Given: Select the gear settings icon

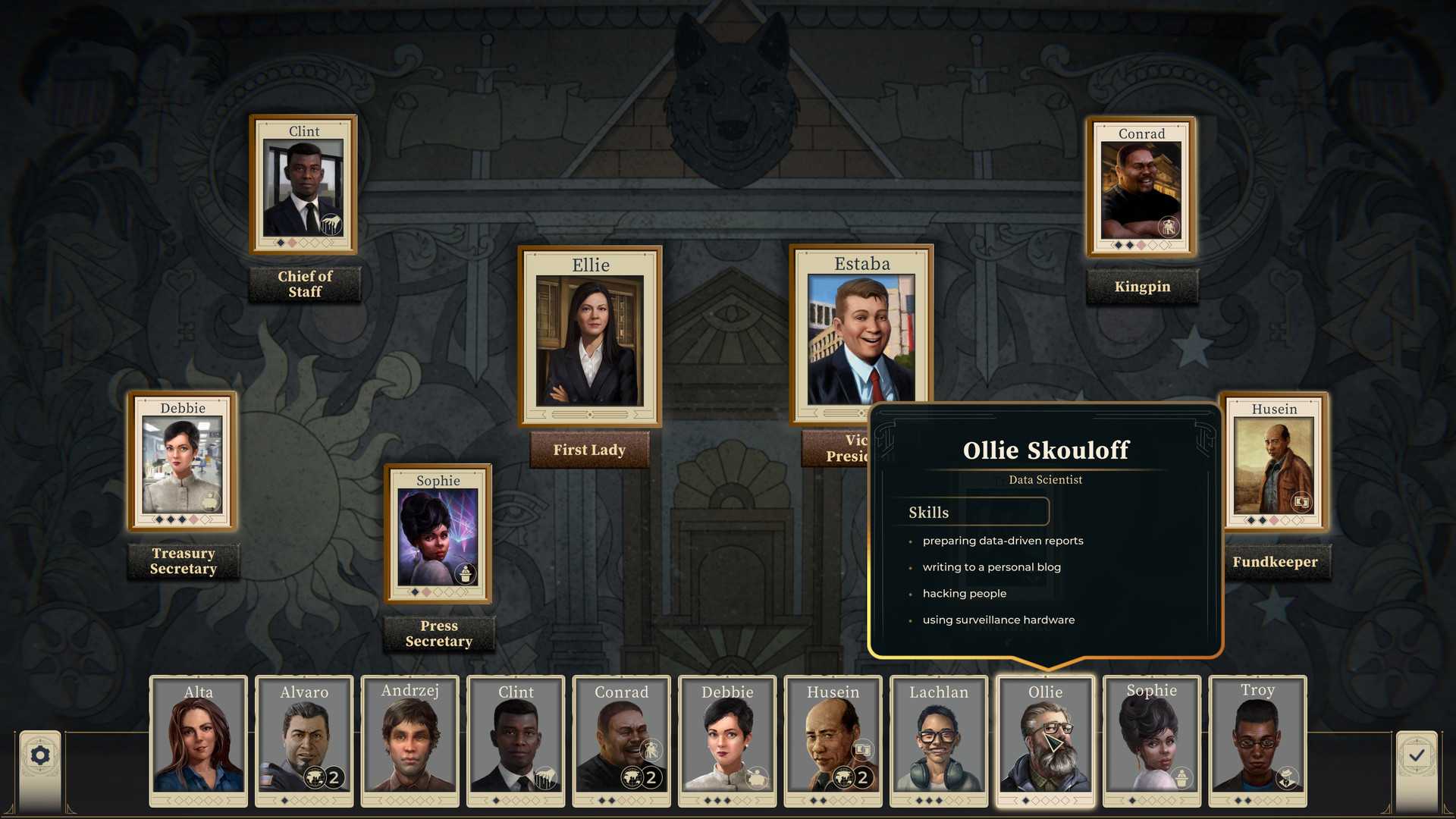Looking at the screenshot, I should coord(39,755).
